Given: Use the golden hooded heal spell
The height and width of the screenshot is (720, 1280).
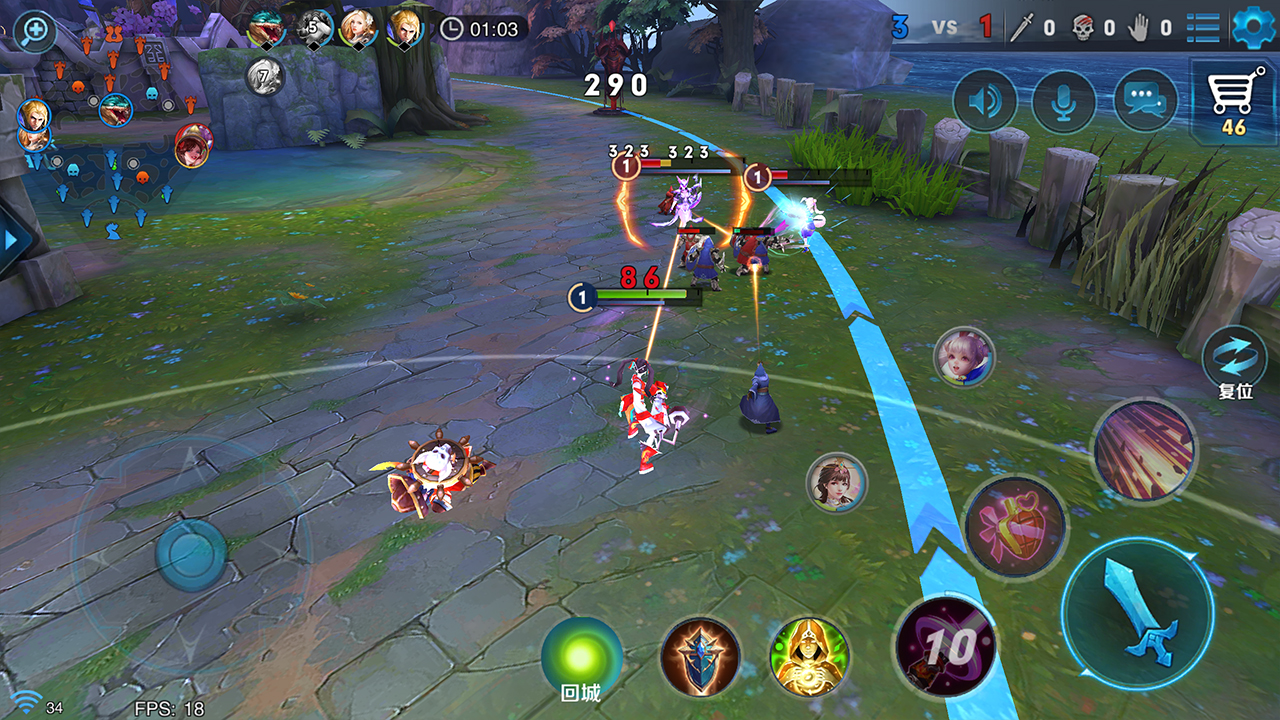Looking at the screenshot, I should point(809,657).
